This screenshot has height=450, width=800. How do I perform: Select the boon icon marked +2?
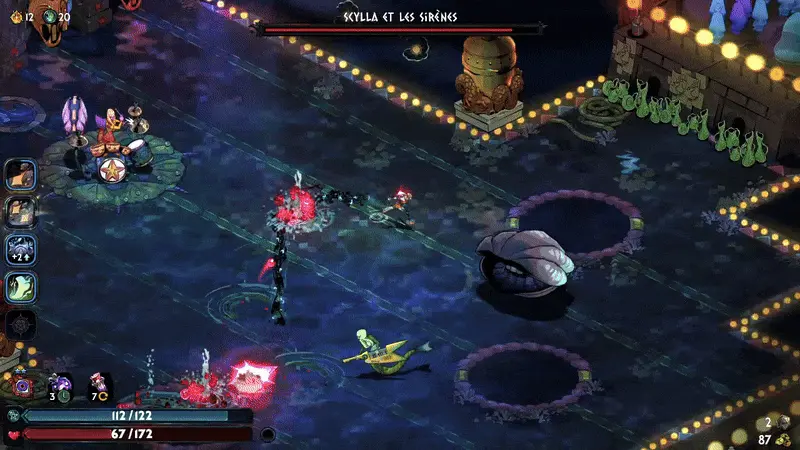coord(21,250)
